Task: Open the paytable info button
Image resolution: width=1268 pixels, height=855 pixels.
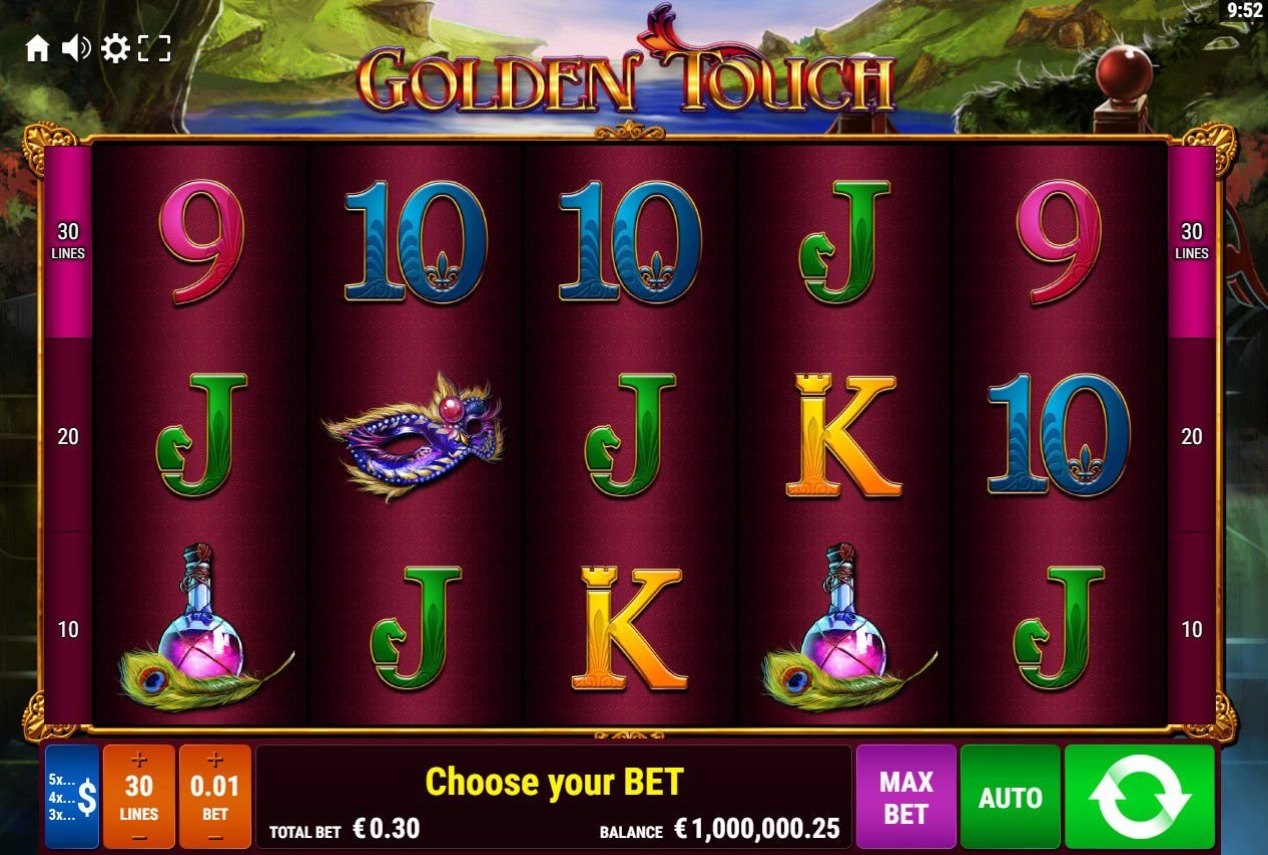Action: pyautogui.click(x=72, y=797)
